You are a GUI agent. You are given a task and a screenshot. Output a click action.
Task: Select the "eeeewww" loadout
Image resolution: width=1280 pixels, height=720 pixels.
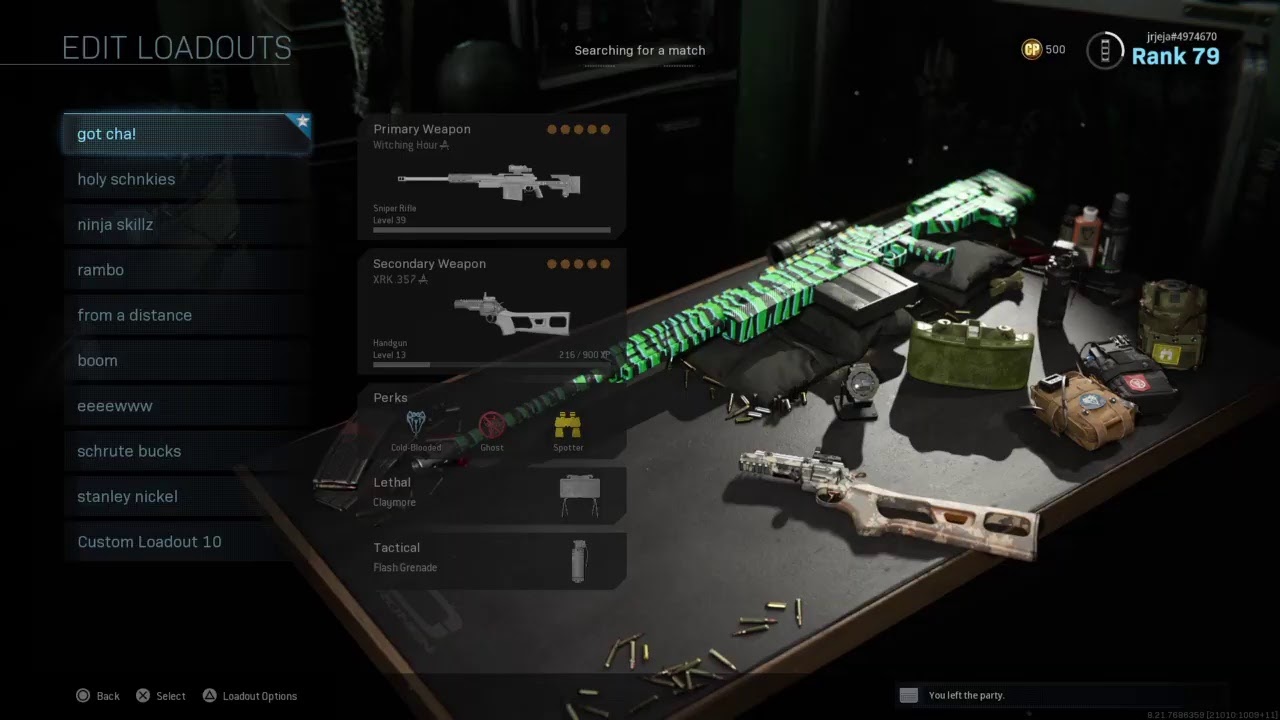pyautogui.click(x=187, y=406)
